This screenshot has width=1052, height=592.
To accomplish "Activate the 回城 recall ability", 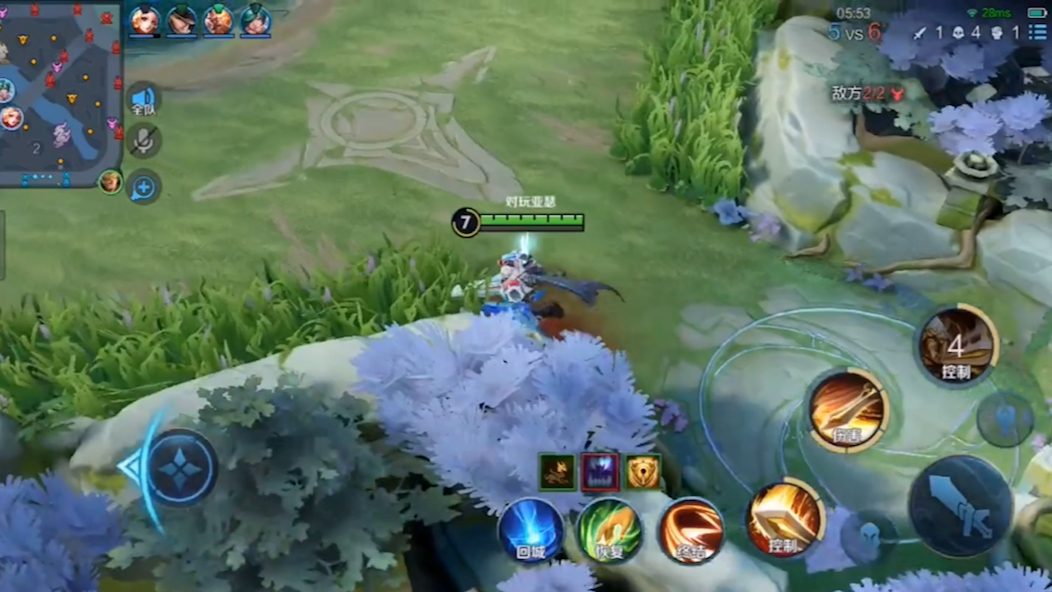I will pyautogui.click(x=531, y=531).
